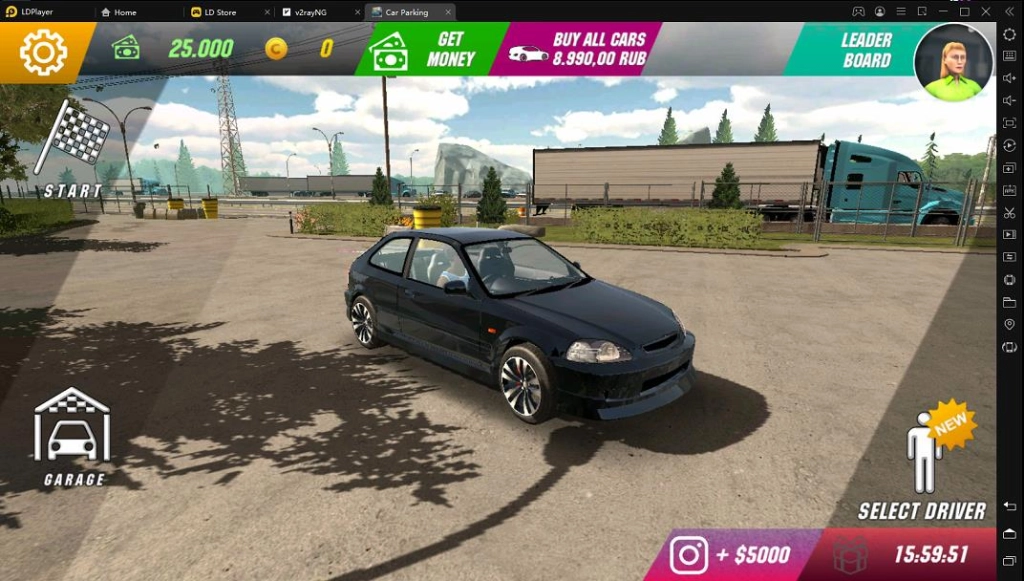Claim Instagram +$5000 bonus

[x=731, y=555]
